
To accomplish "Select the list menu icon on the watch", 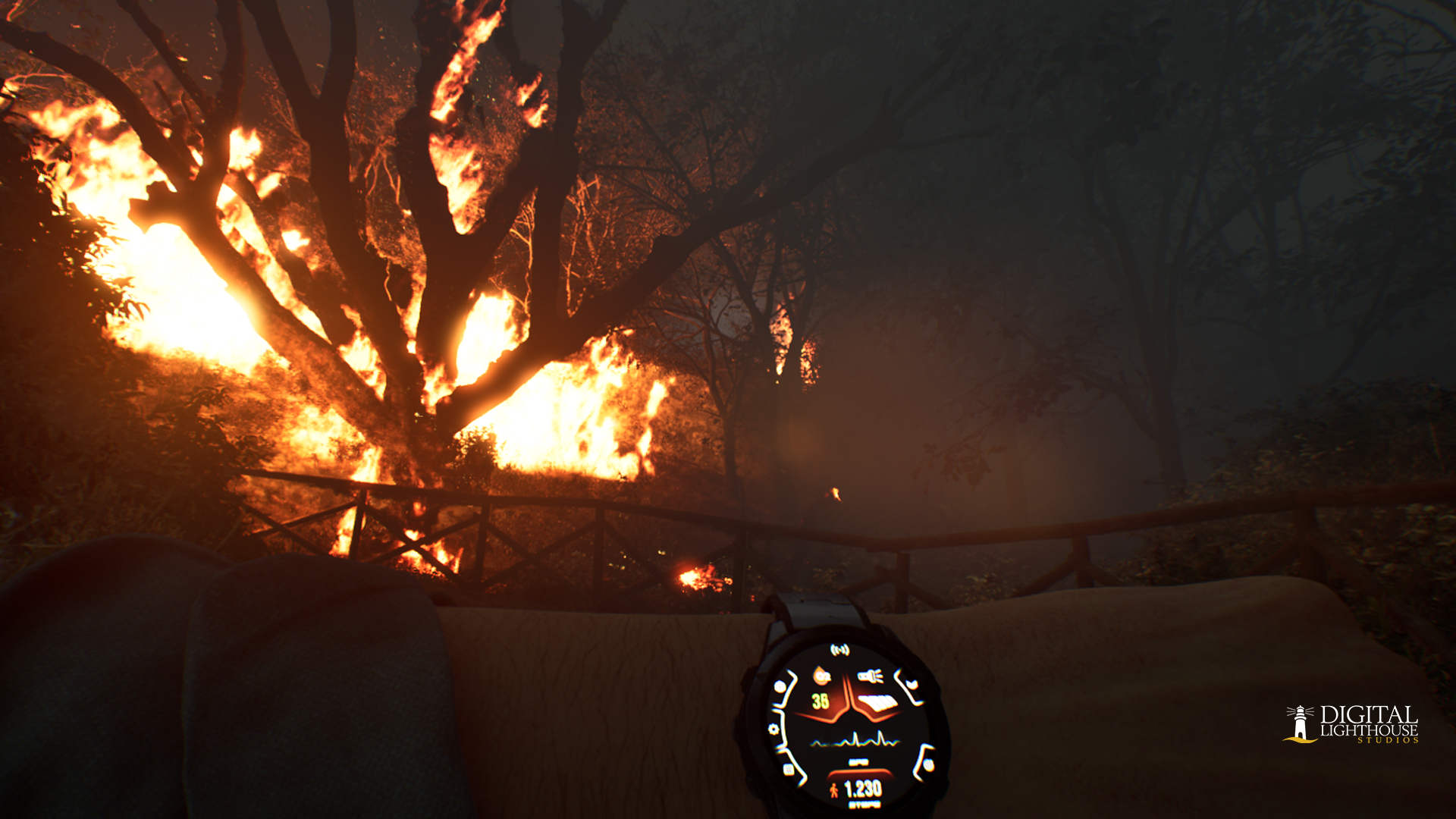I will coord(789,770).
